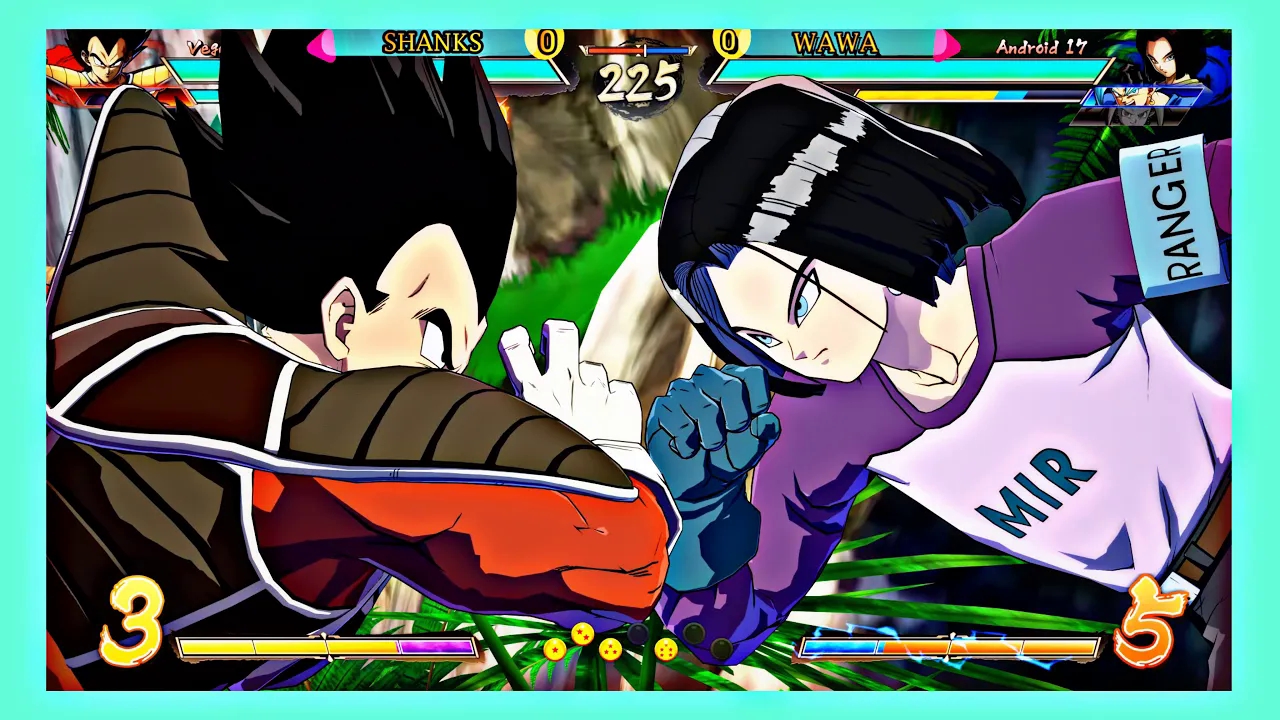Click the SHANKS player name tag
Viewport: 1280px width, 720px height.
432,43
